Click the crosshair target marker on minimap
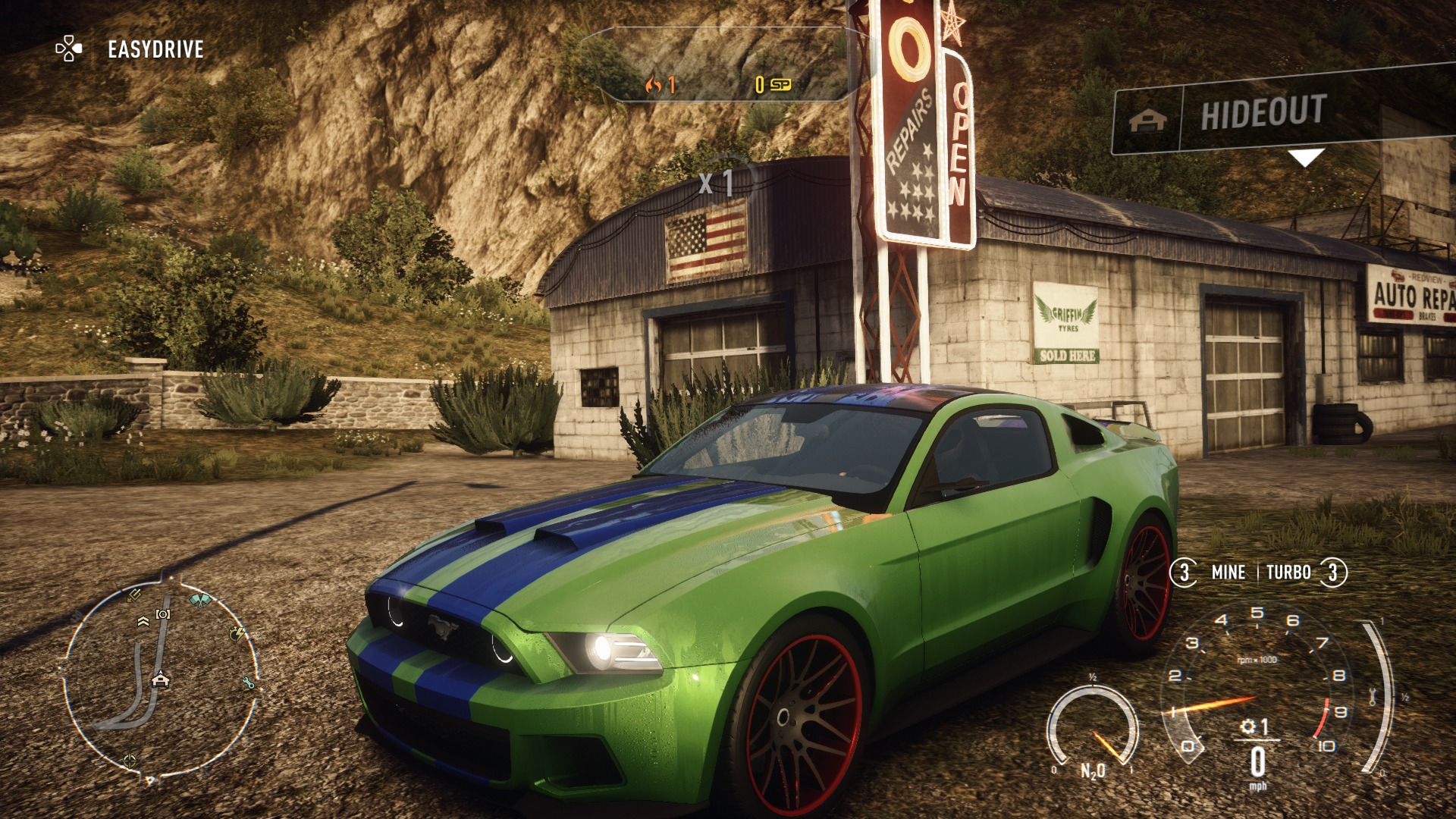This screenshot has height=819, width=1456. [130, 759]
